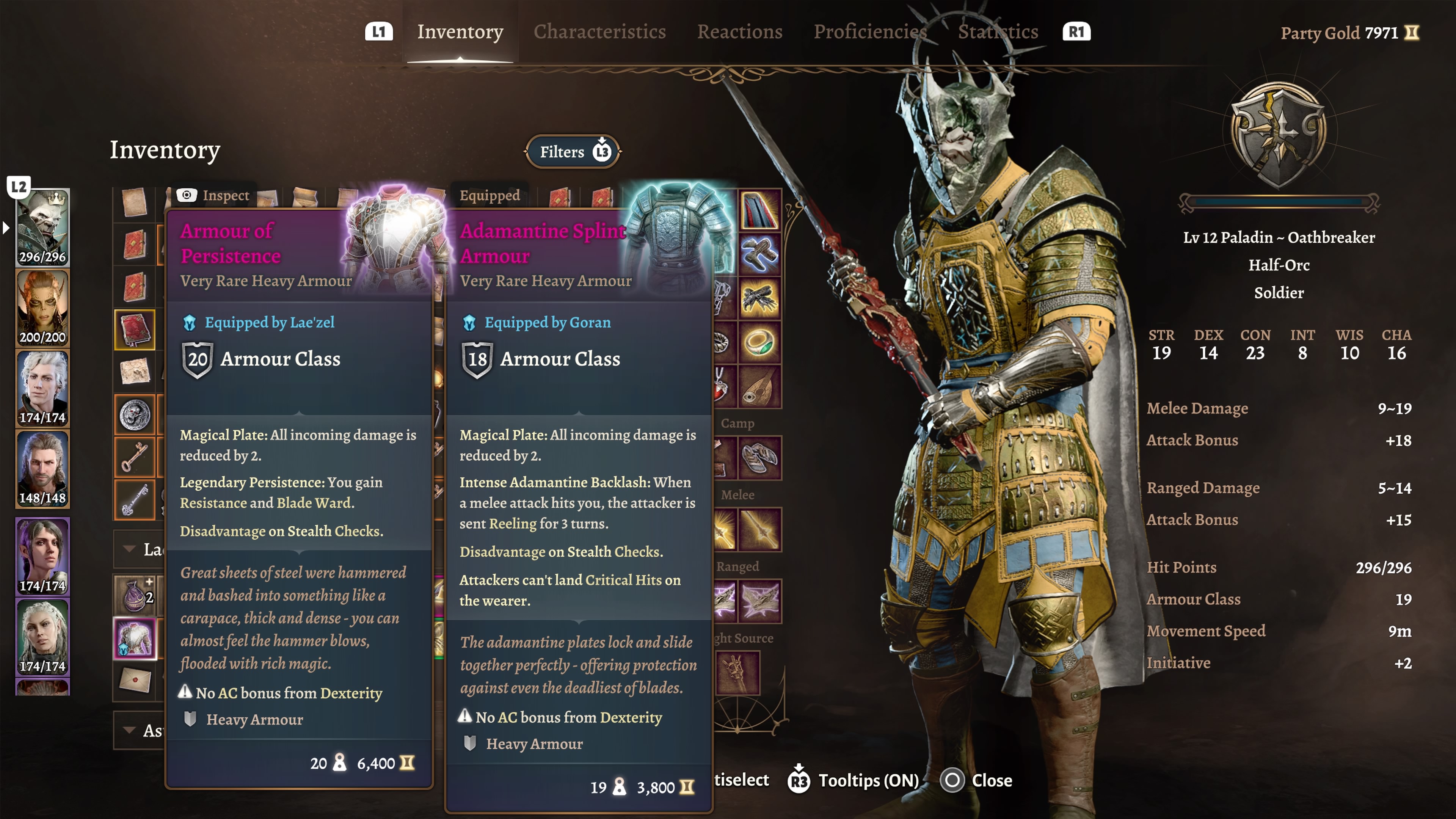
Task: Select the equipped gloves slot
Action: (x=759, y=298)
